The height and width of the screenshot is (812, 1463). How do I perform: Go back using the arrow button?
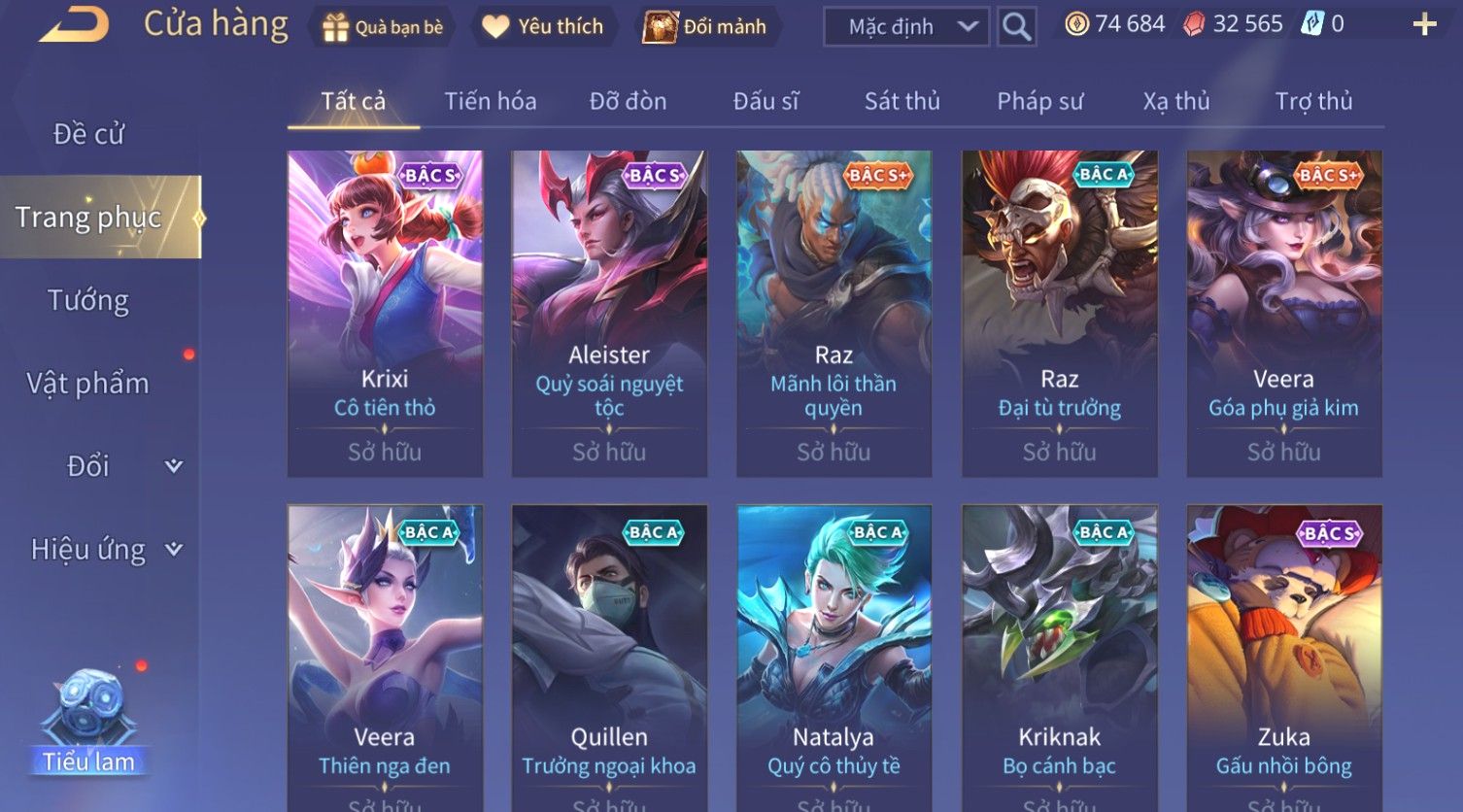point(74,25)
